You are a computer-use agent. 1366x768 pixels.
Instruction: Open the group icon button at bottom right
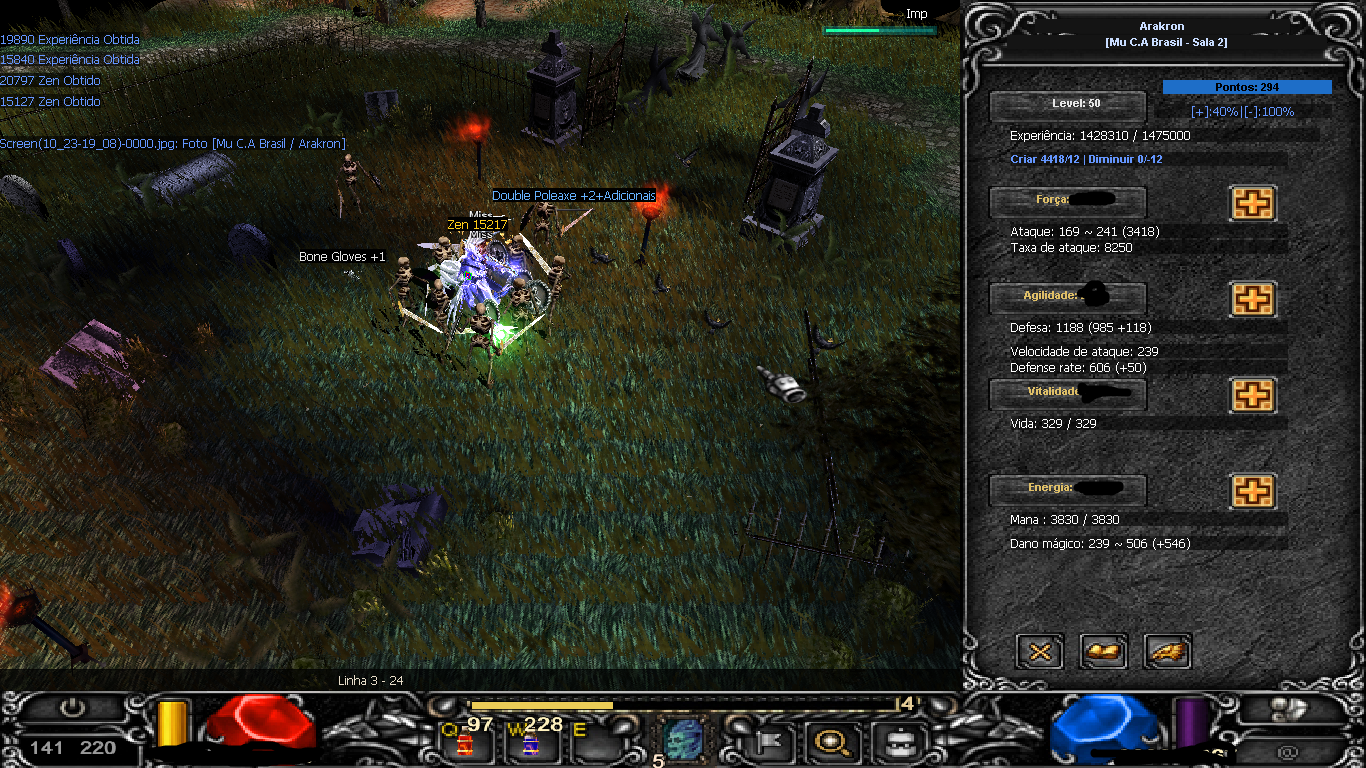click(1290, 709)
